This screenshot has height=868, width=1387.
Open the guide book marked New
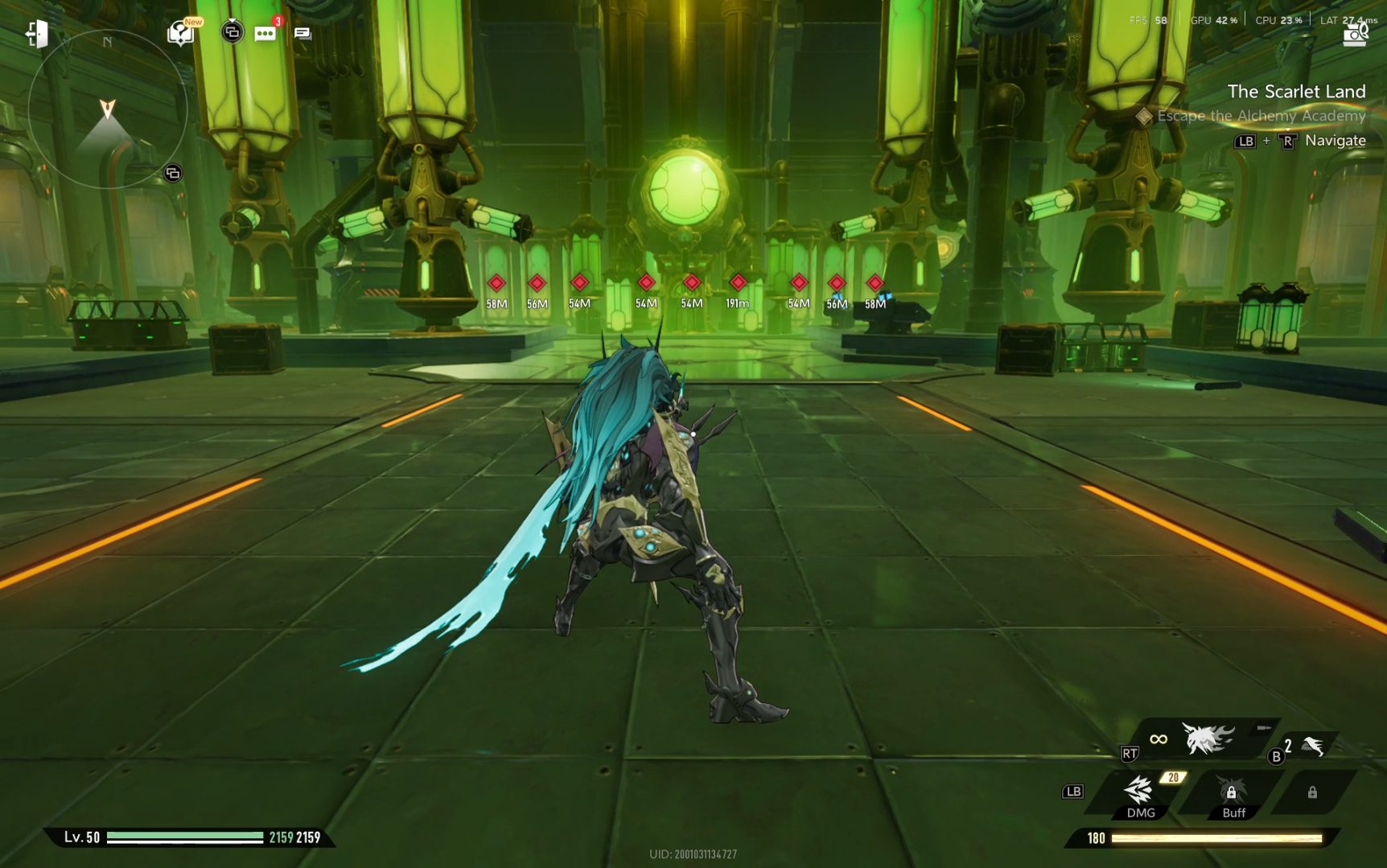(181, 33)
